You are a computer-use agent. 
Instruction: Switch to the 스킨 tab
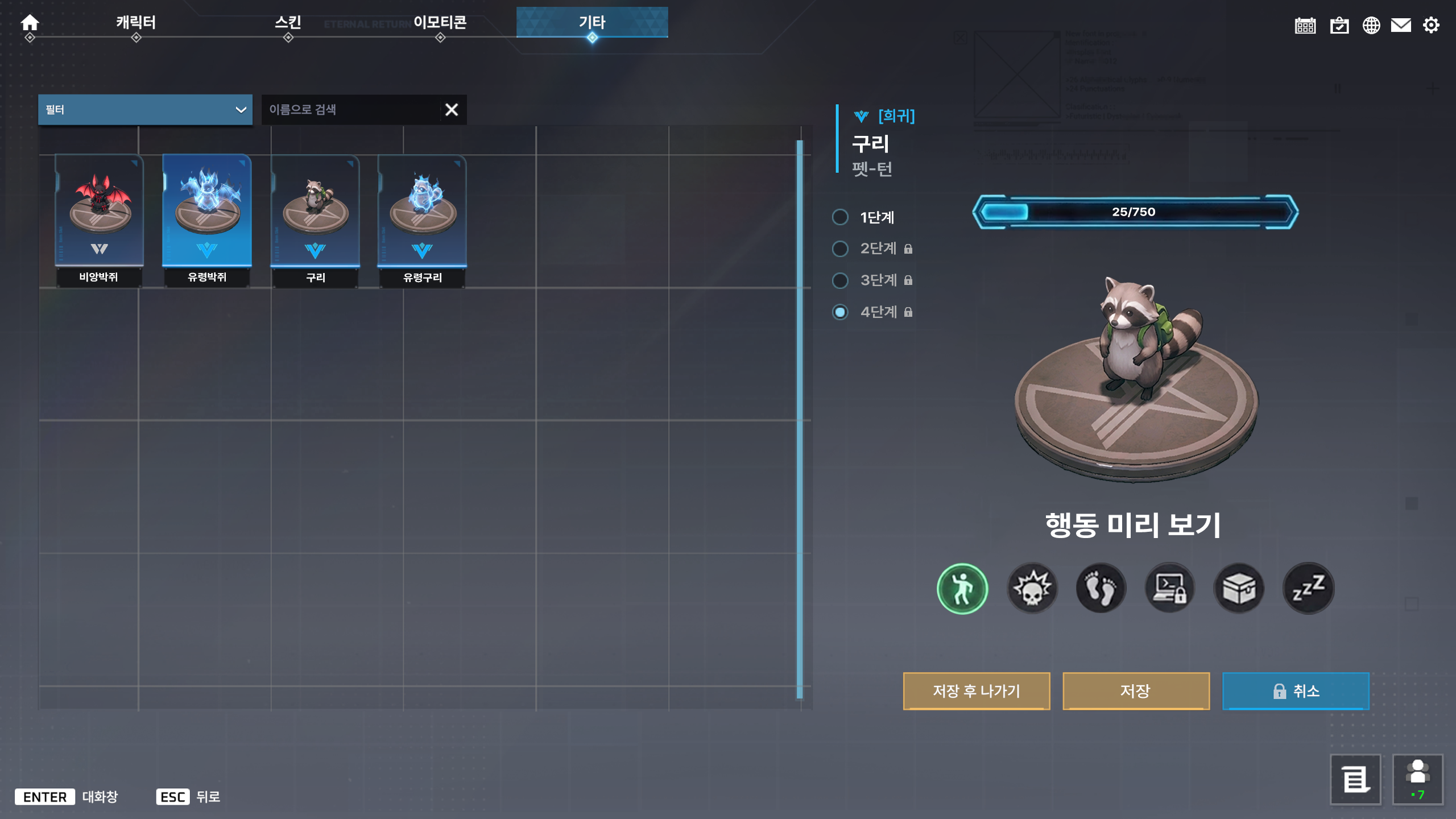(x=288, y=23)
